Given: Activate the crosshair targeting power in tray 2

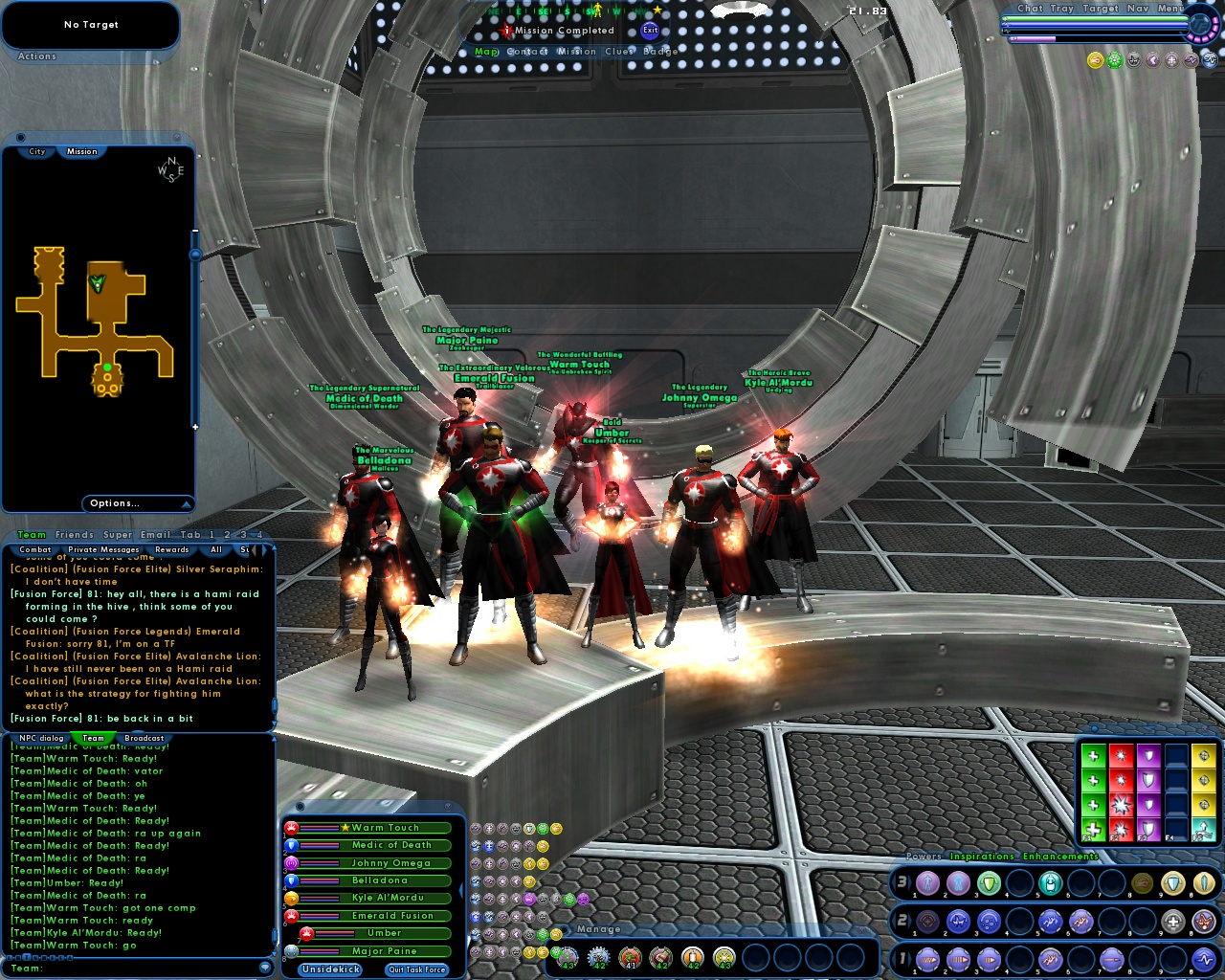Looking at the screenshot, I should coord(928,921).
